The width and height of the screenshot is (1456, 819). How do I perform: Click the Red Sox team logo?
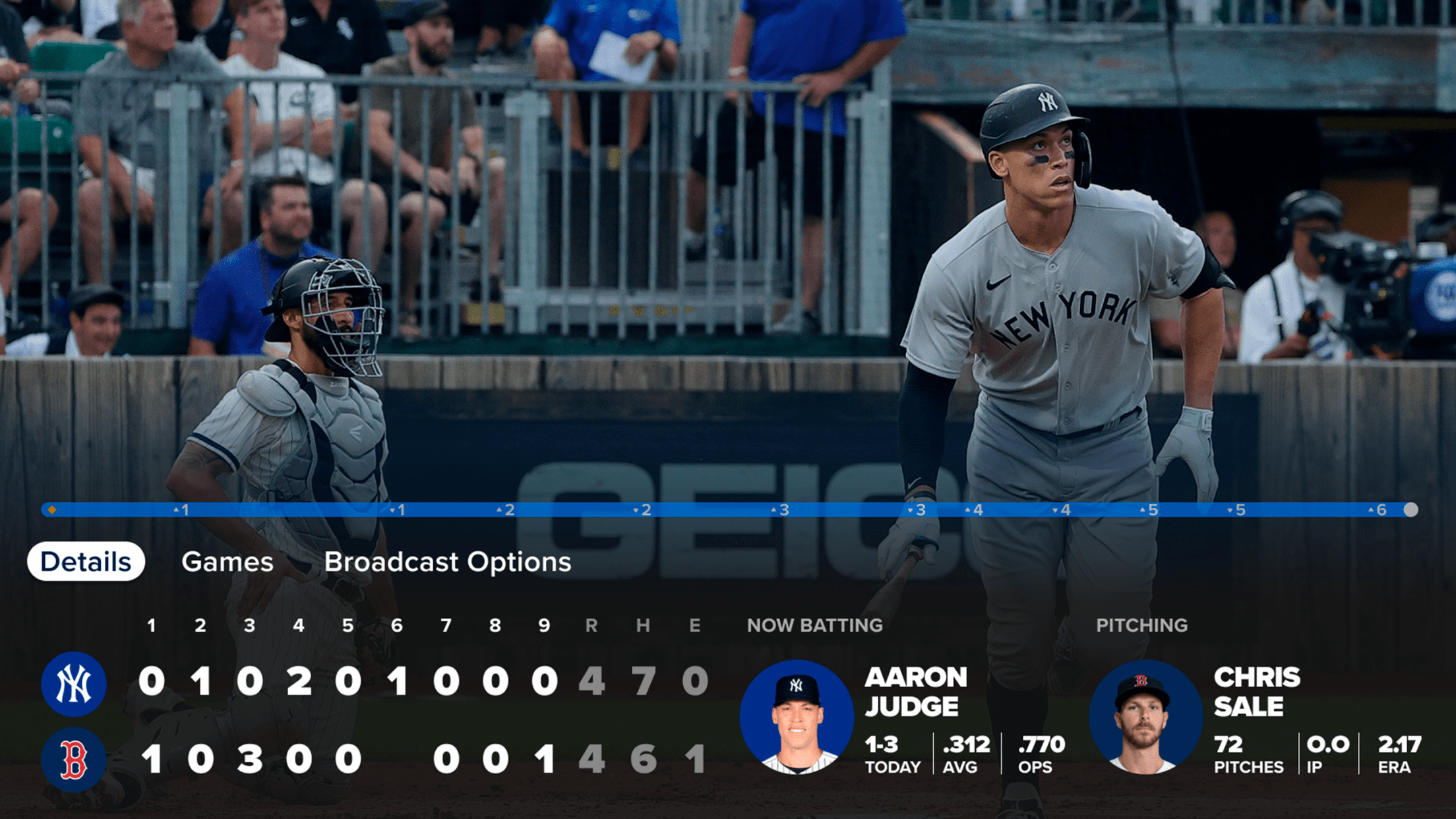[74, 758]
